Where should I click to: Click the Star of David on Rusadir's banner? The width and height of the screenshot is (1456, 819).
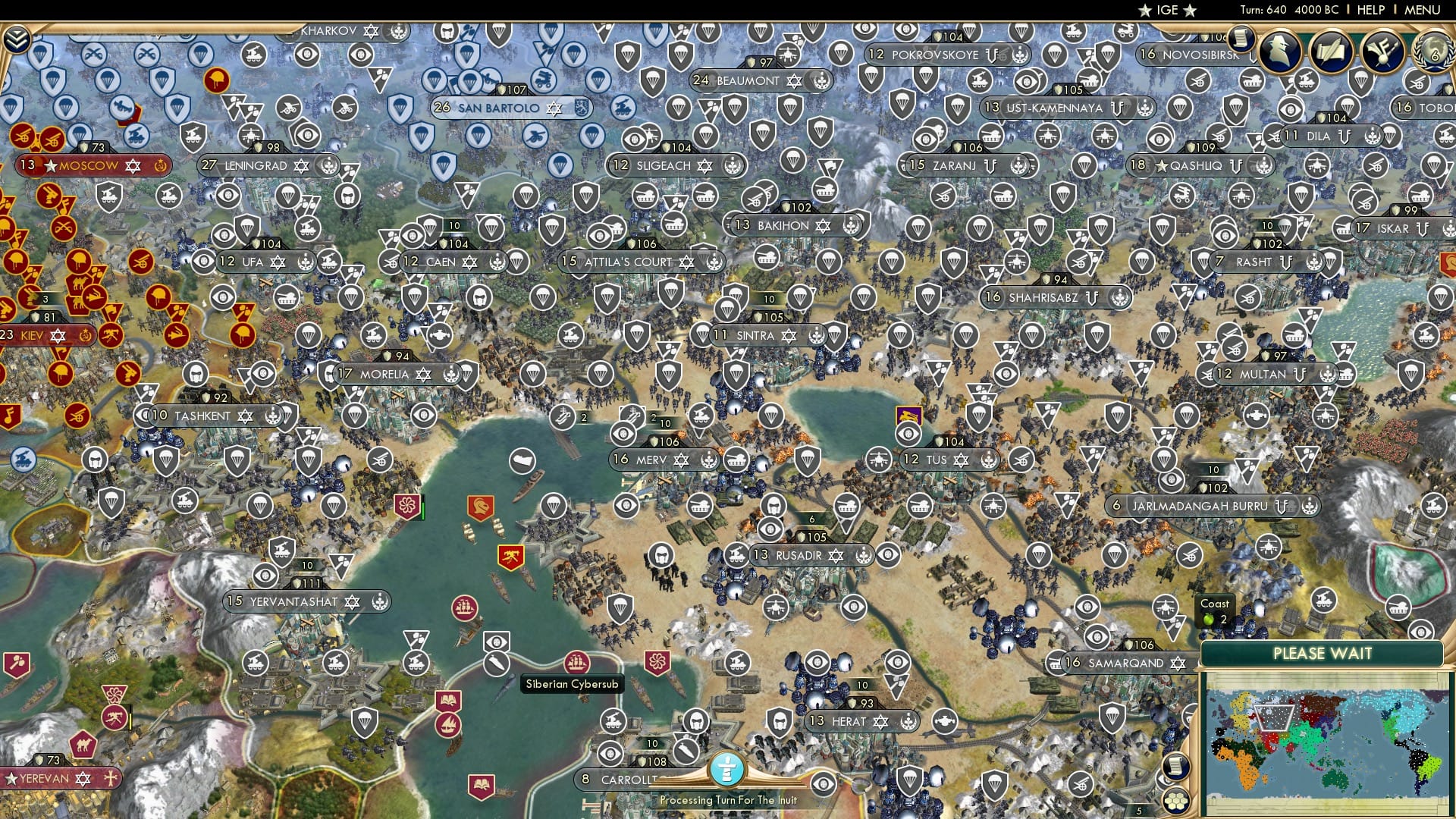pos(834,555)
